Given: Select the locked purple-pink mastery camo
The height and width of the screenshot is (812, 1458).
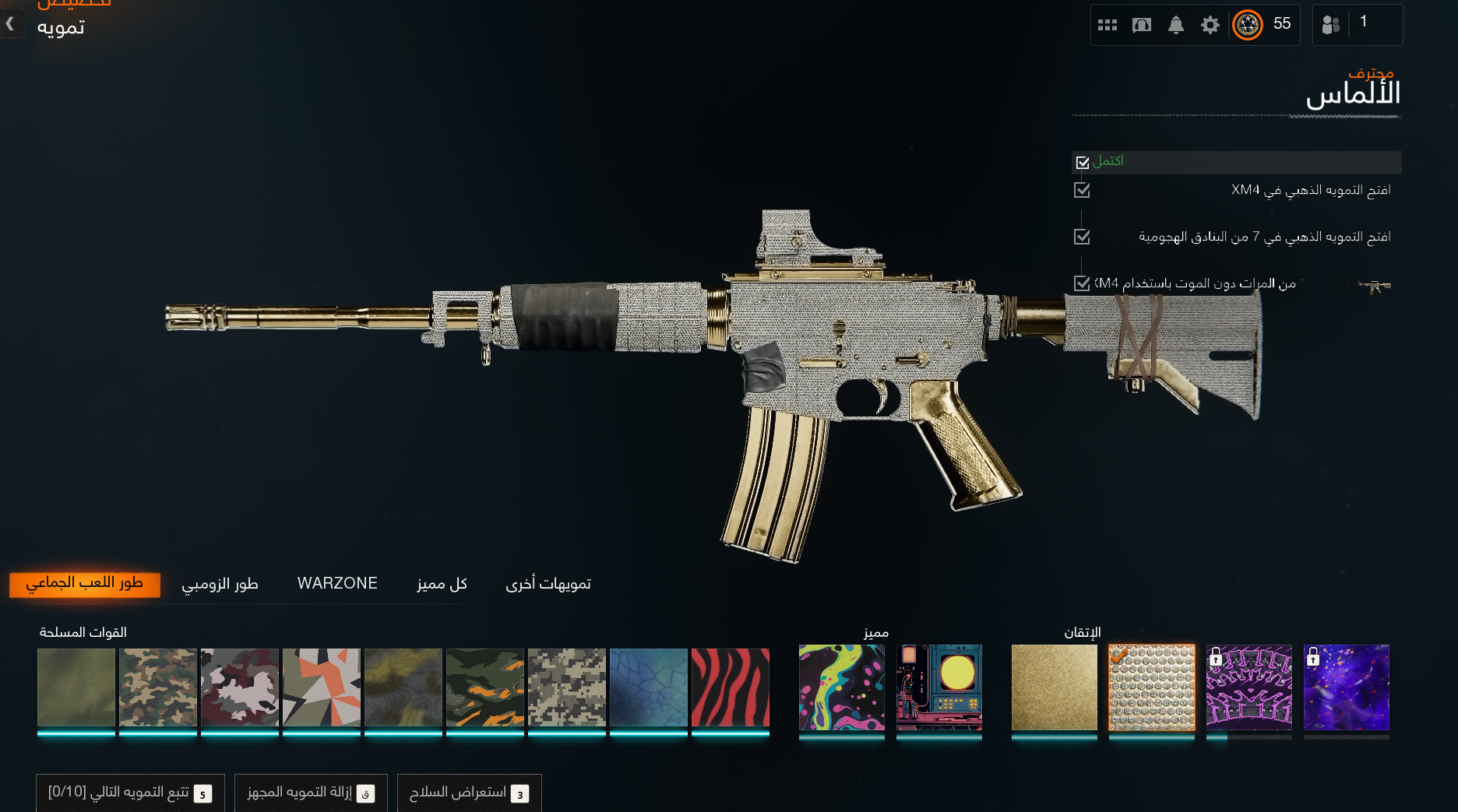Looking at the screenshot, I should pyautogui.click(x=1248, y=687).
